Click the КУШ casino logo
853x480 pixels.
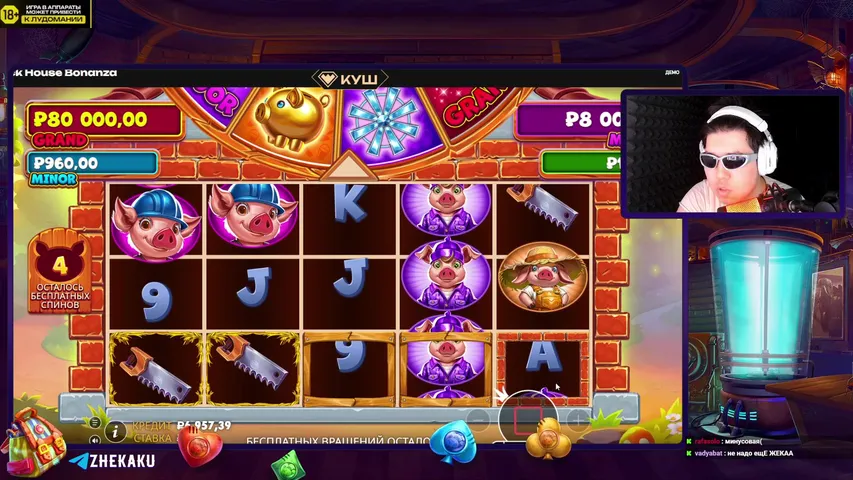point(349,78)
